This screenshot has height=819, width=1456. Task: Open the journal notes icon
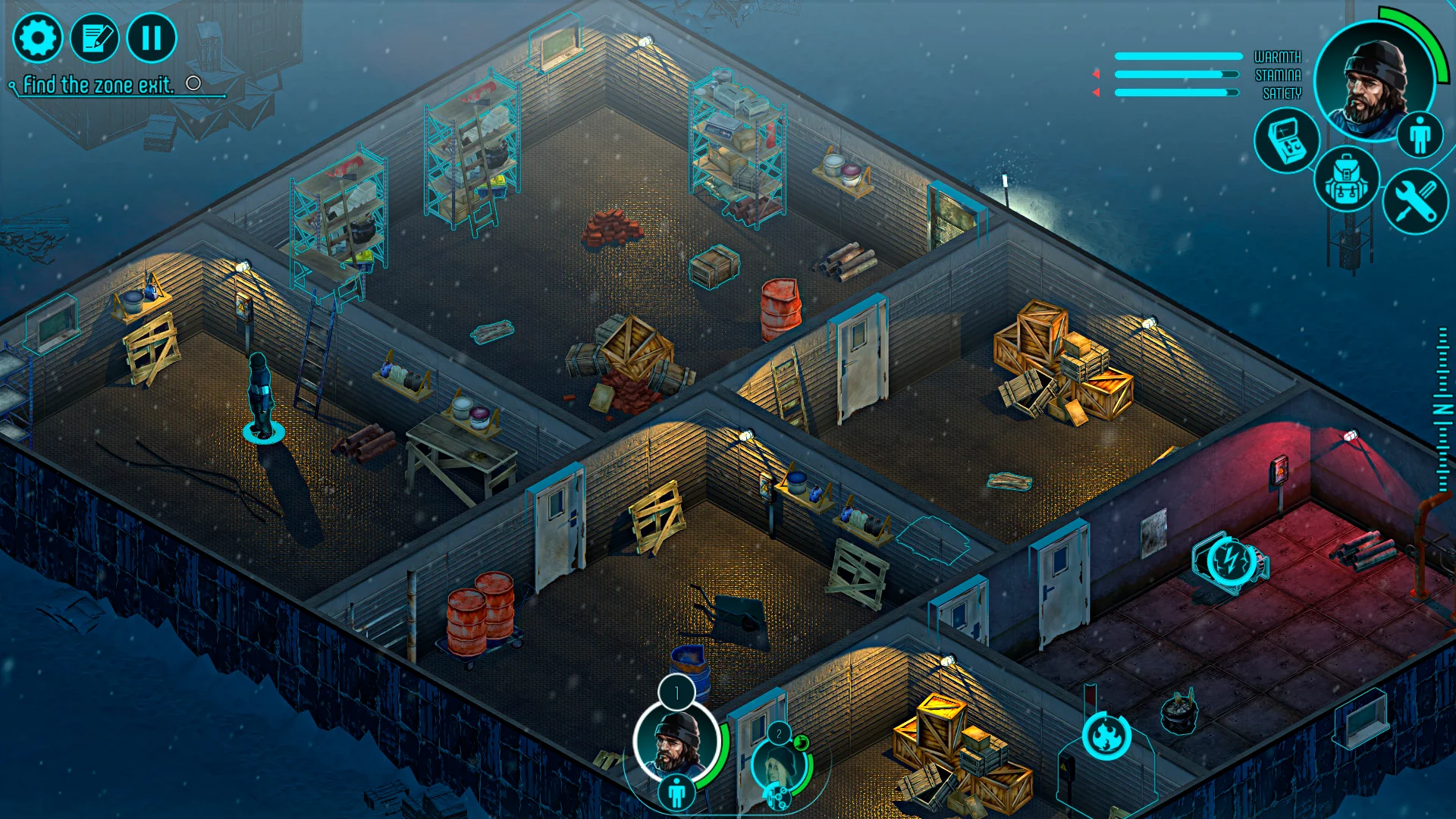[x=96, y=37]
